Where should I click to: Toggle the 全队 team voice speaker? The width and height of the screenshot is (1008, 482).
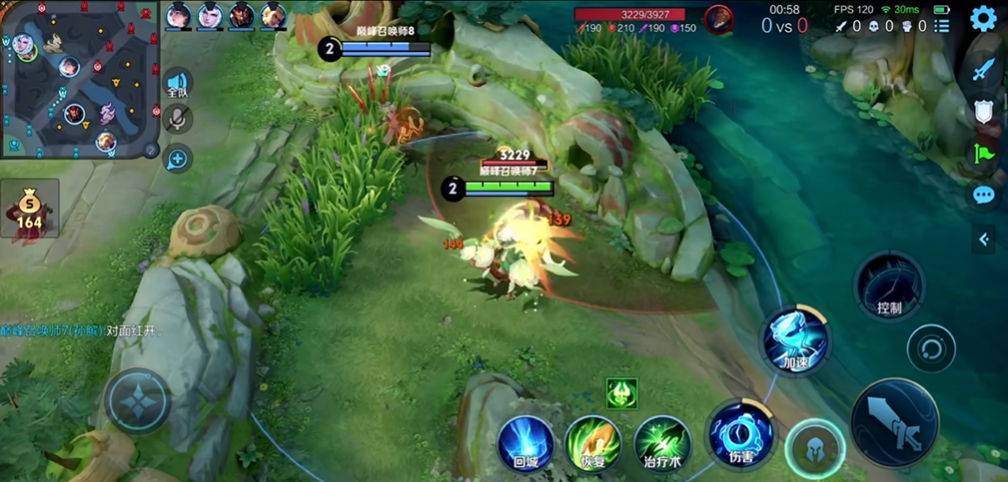178,84
